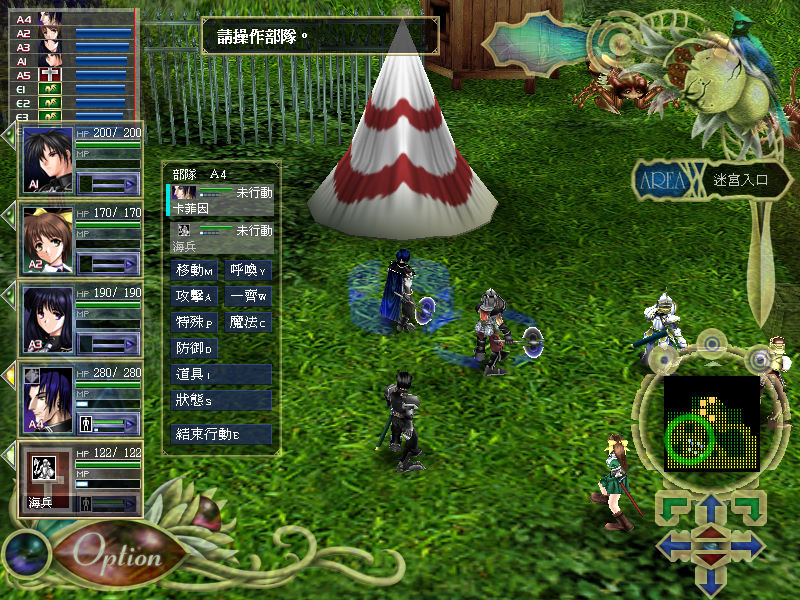Screen dimensions: 800x600
Task: Click the battlefield minimap
Action: [x=711, y=424]
